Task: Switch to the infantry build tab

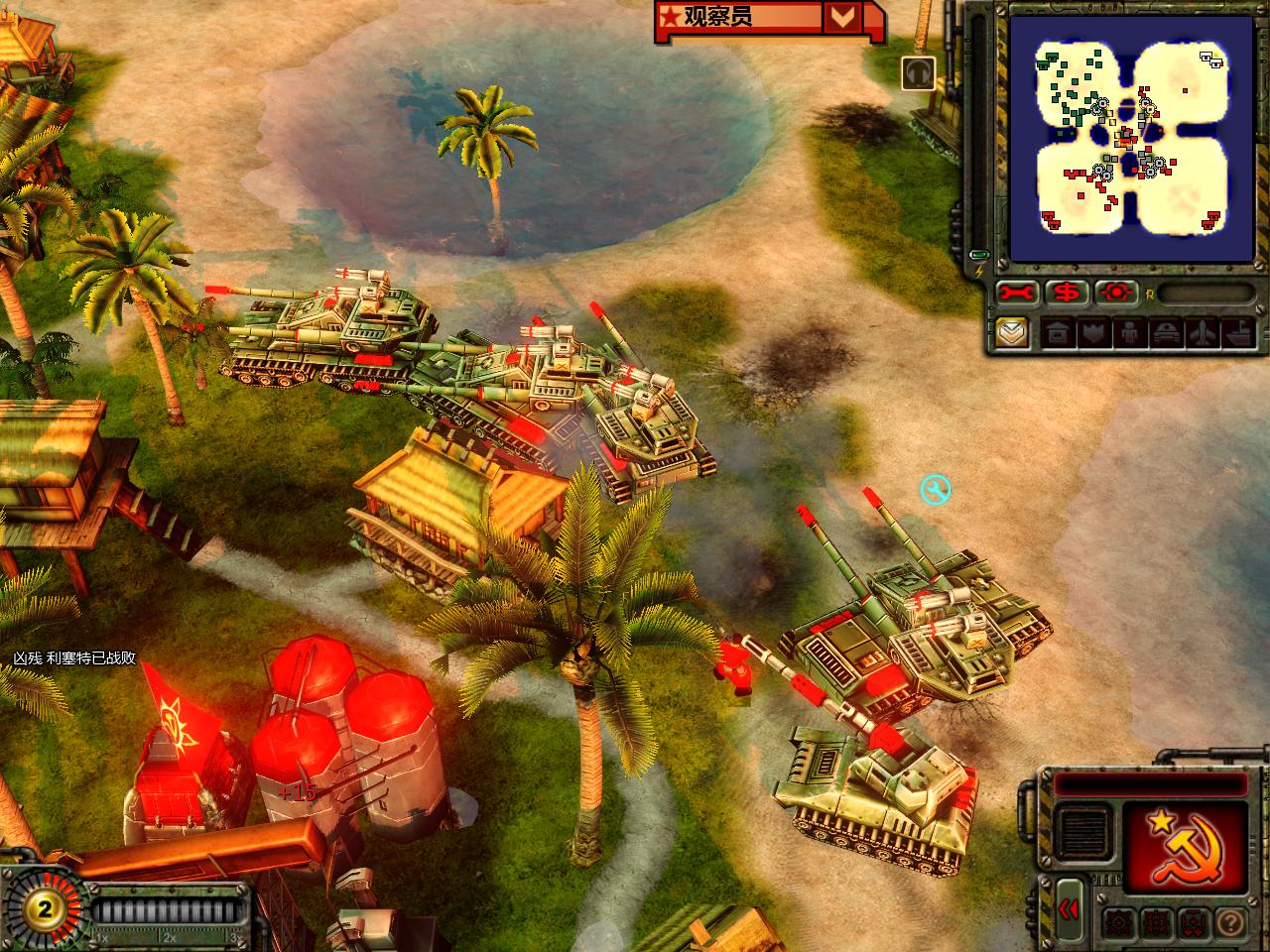Action: pos(1128,333)
